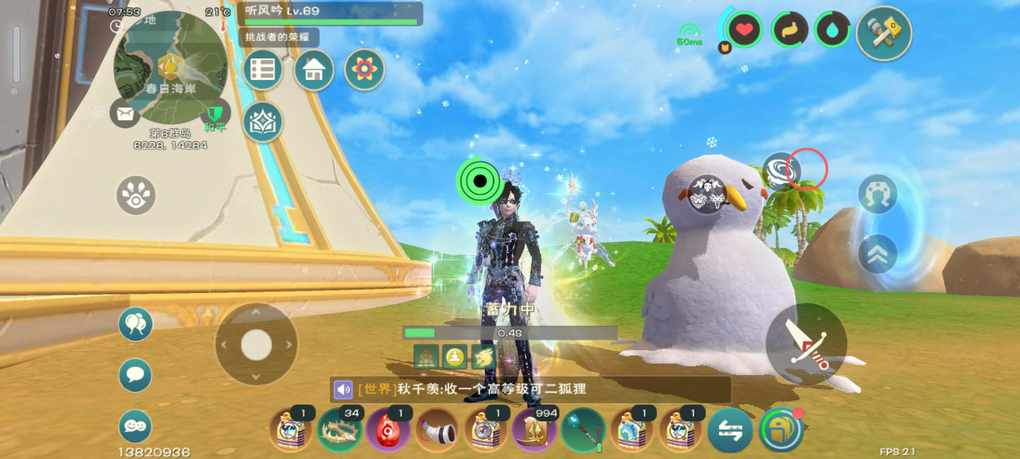Tap the paw print pet button

coord(136,195)
